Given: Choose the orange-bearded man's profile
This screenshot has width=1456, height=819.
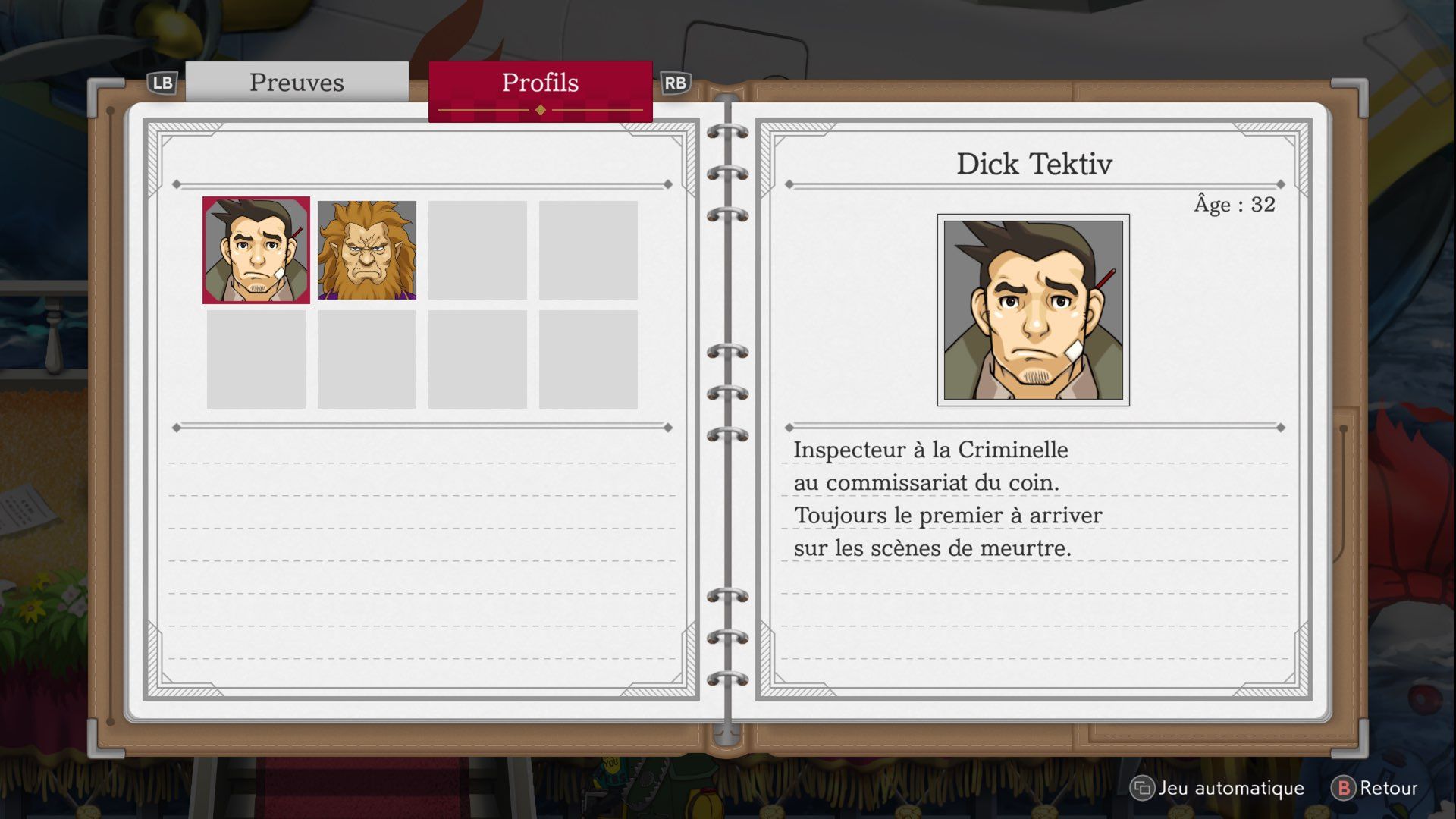Looking at the screenshot, I should pos(367,250).
